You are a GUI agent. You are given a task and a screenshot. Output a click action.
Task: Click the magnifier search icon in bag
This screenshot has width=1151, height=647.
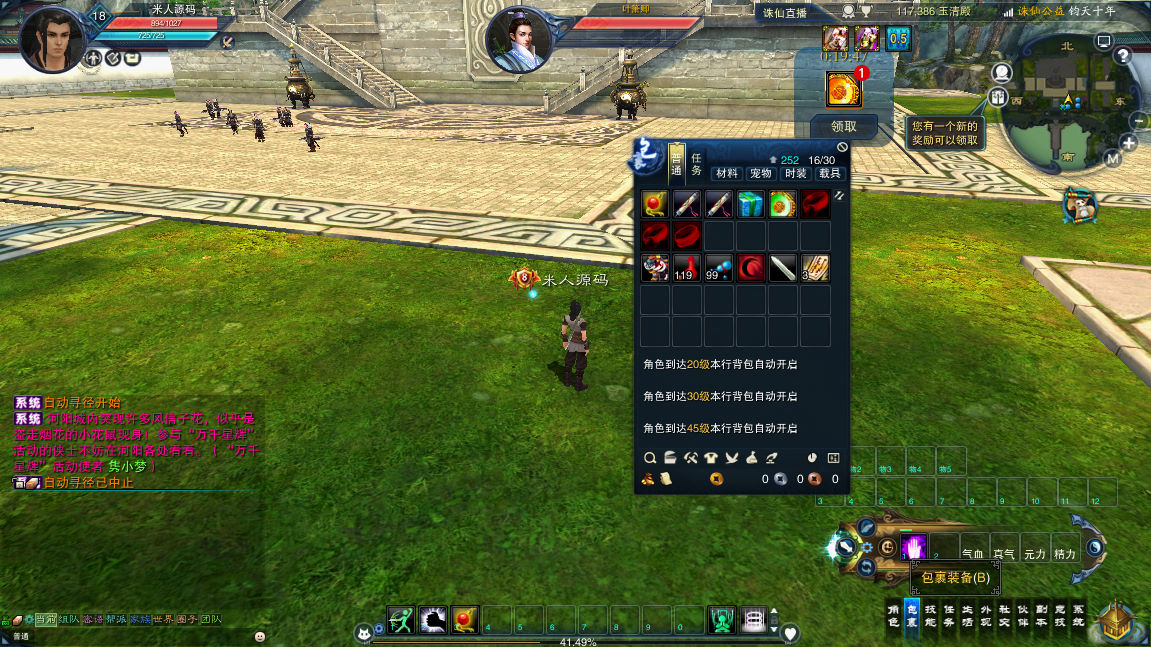tap(649, 458)
